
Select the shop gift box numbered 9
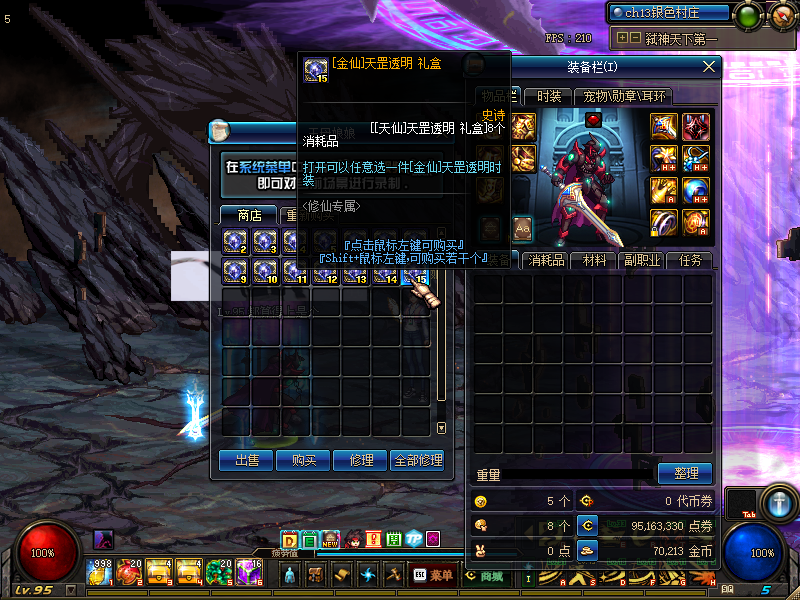(x=235, y=271)
